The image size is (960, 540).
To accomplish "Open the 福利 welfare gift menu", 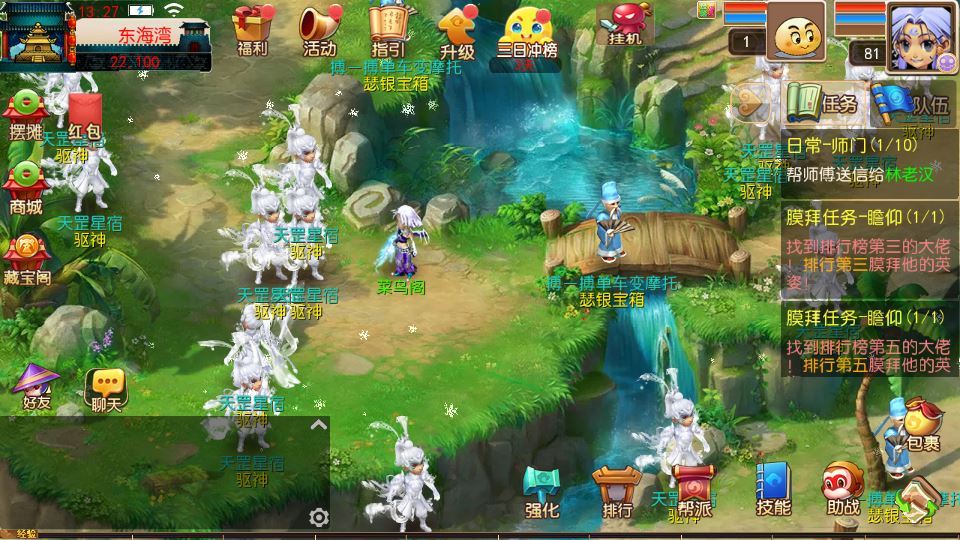I will tap(252, 31).
